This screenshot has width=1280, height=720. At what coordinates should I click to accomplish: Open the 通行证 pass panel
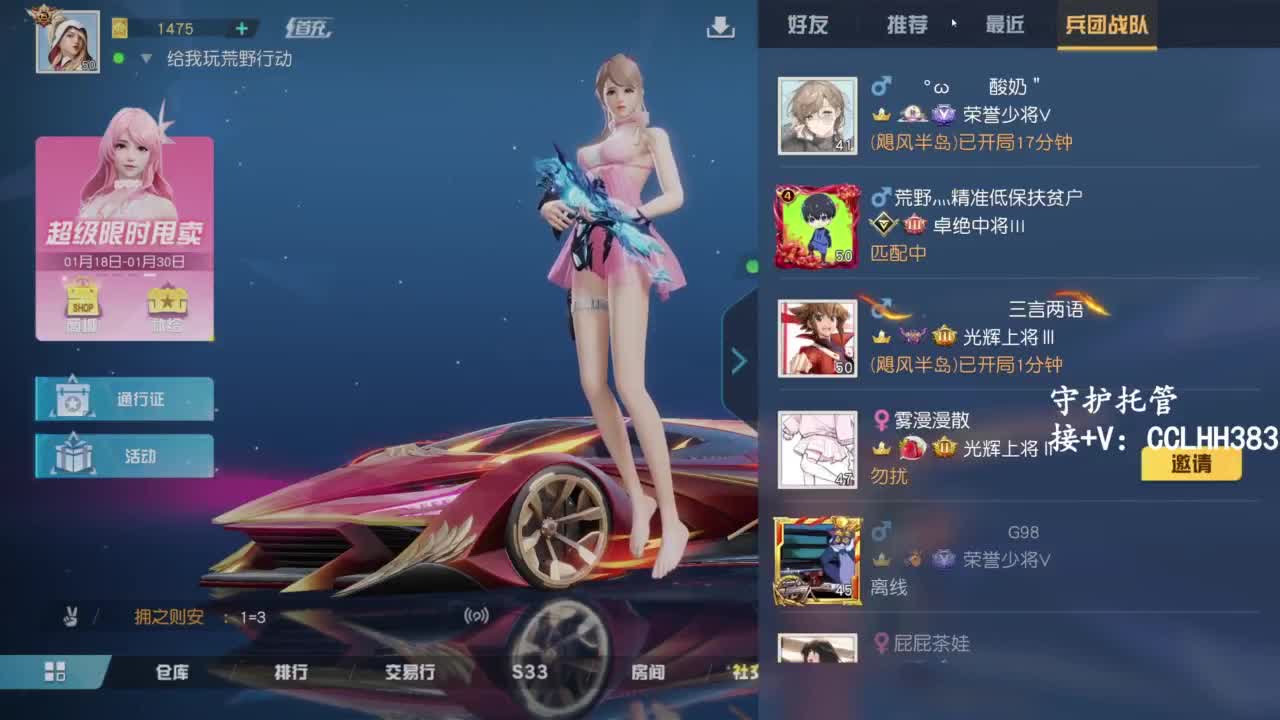(x=124, y=398)
